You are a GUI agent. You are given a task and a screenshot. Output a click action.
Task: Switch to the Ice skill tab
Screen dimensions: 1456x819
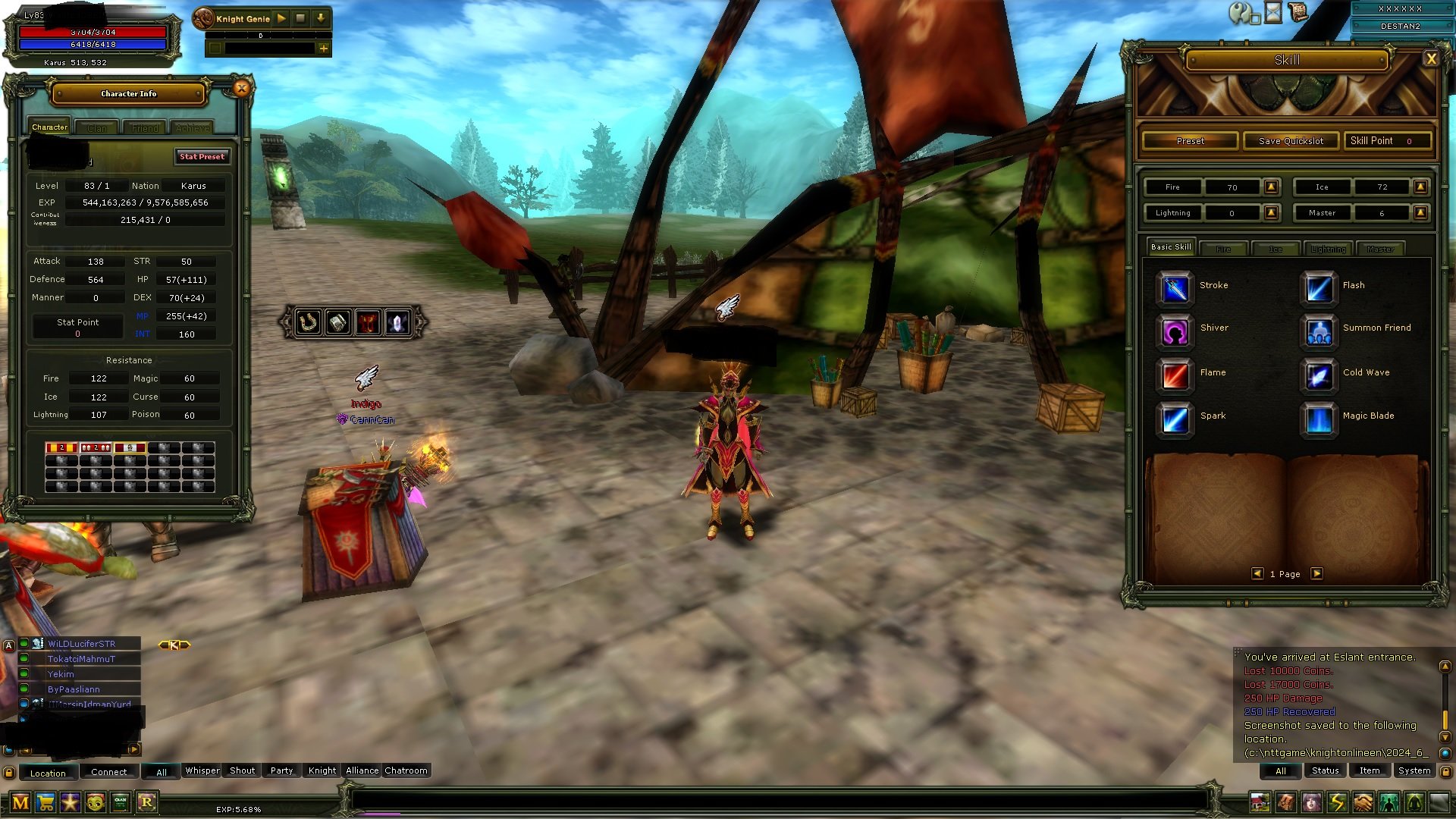pyautogui.click(x=1277, y=249)
